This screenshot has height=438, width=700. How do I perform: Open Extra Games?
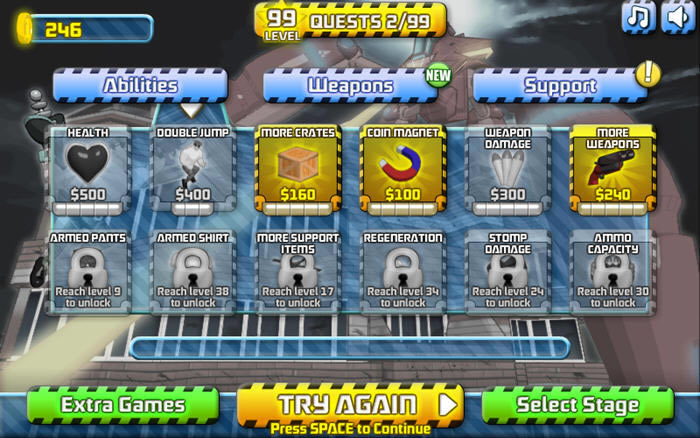[x=123, y=405]
